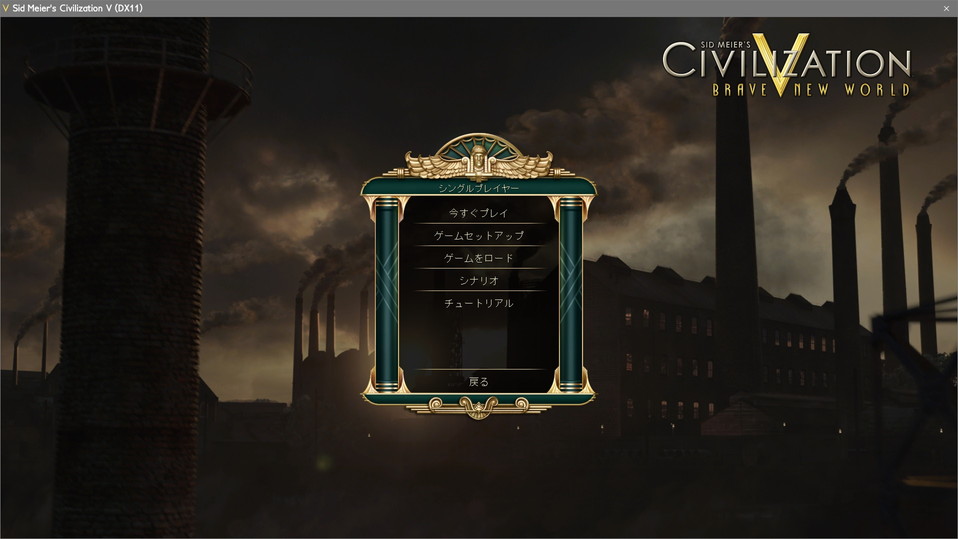The height and width of the screenshot is (539, 958).
Task: Start the チュートリアル tutorial
Action: (x=478, y=303)
